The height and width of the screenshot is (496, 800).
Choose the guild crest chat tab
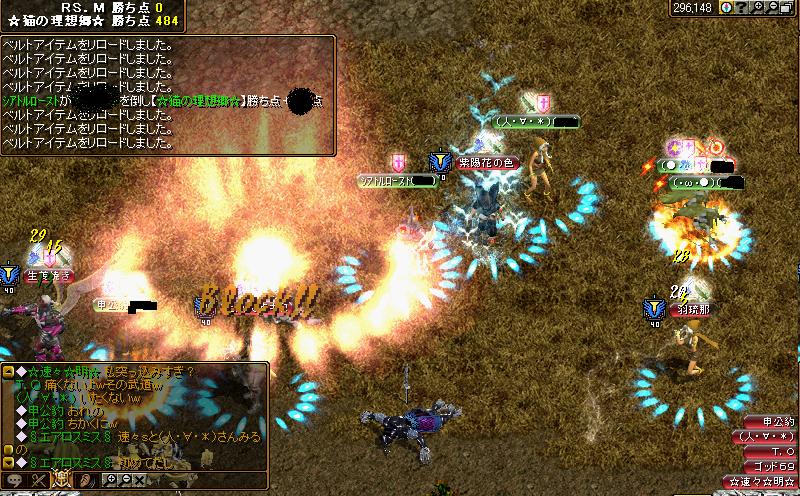[x=61, y=480]
